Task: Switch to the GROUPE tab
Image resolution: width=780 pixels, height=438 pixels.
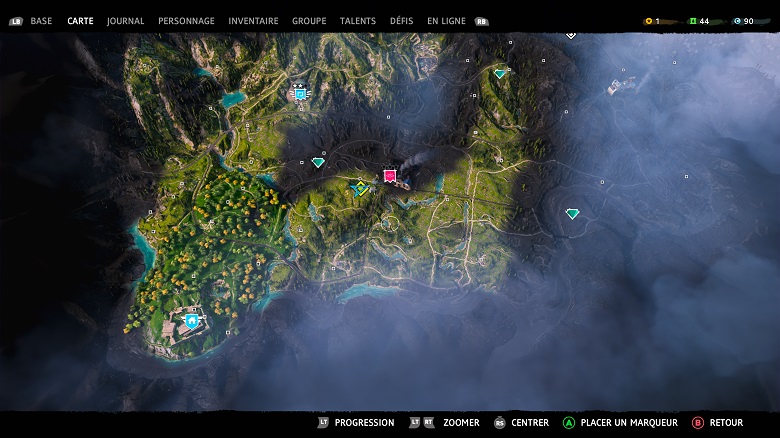Action: click(309, 21)
